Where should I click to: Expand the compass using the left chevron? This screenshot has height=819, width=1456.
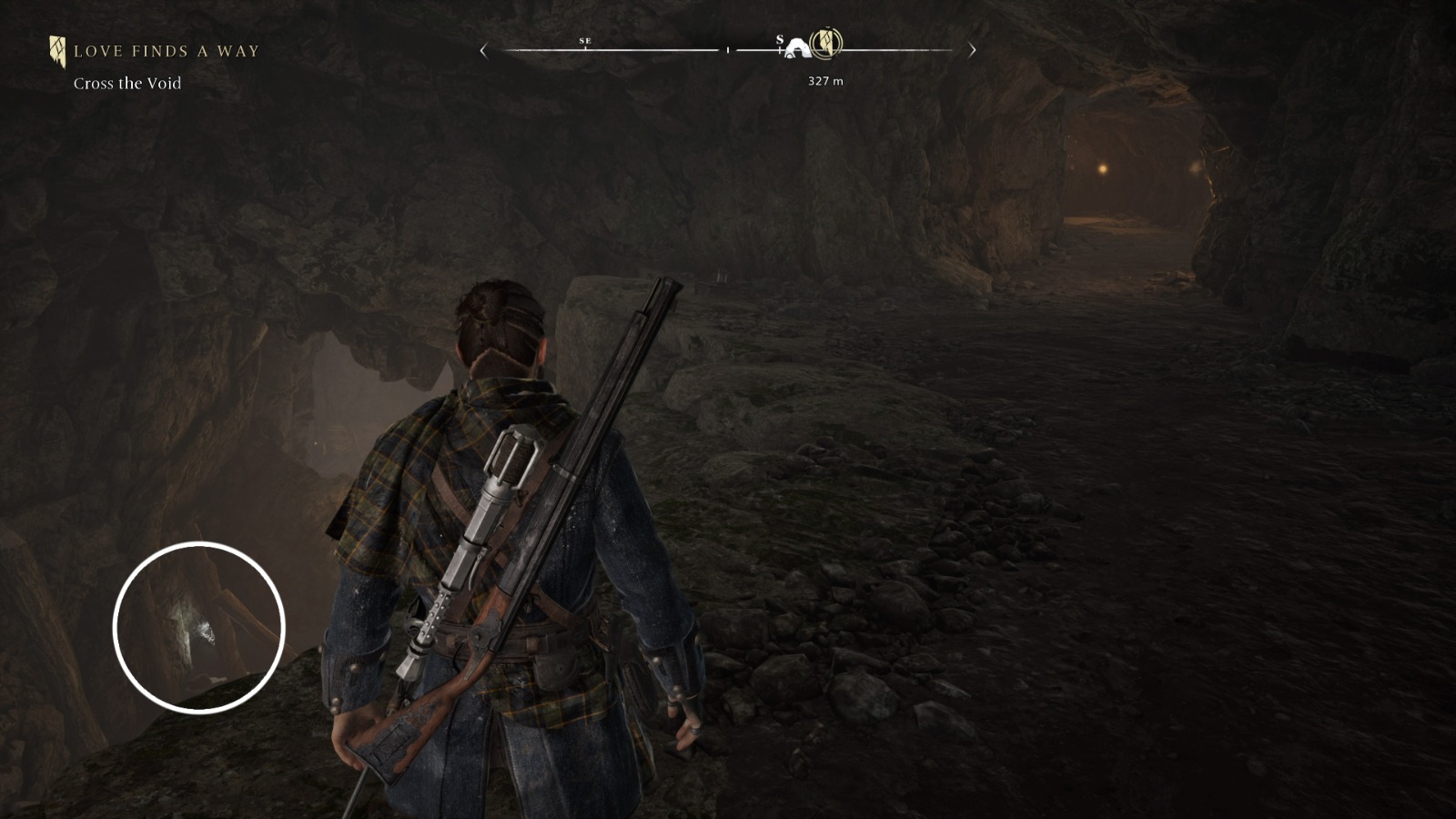click(x=483, y=49)
